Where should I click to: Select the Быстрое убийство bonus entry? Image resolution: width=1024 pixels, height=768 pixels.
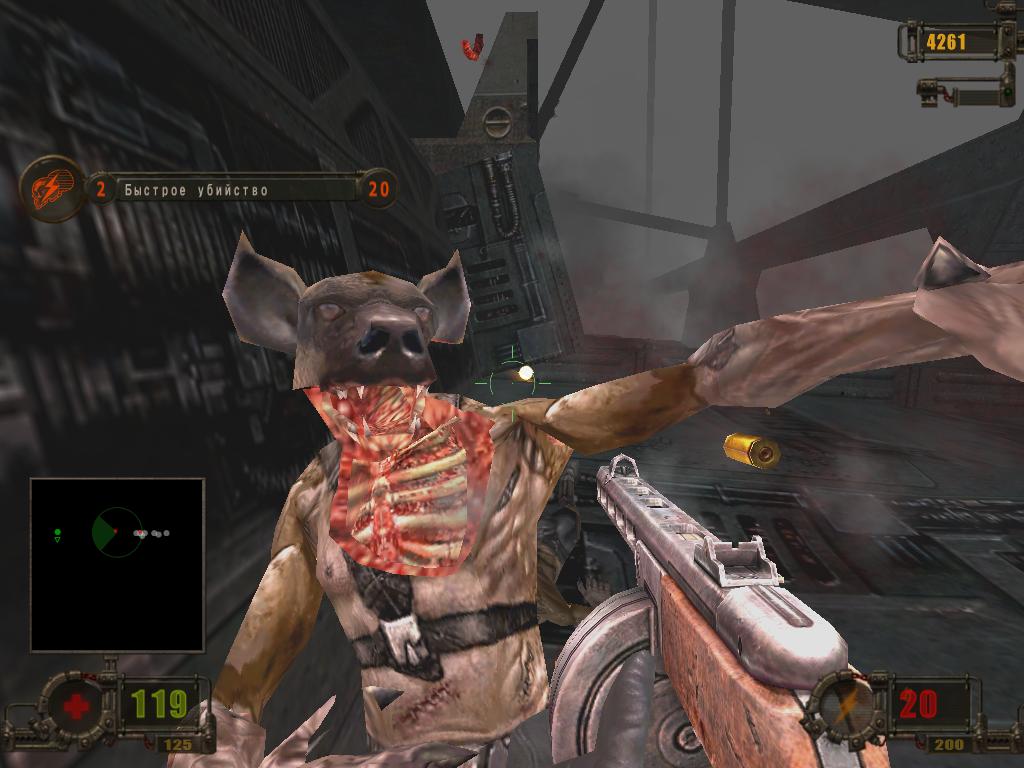click(x=196, y=189)
